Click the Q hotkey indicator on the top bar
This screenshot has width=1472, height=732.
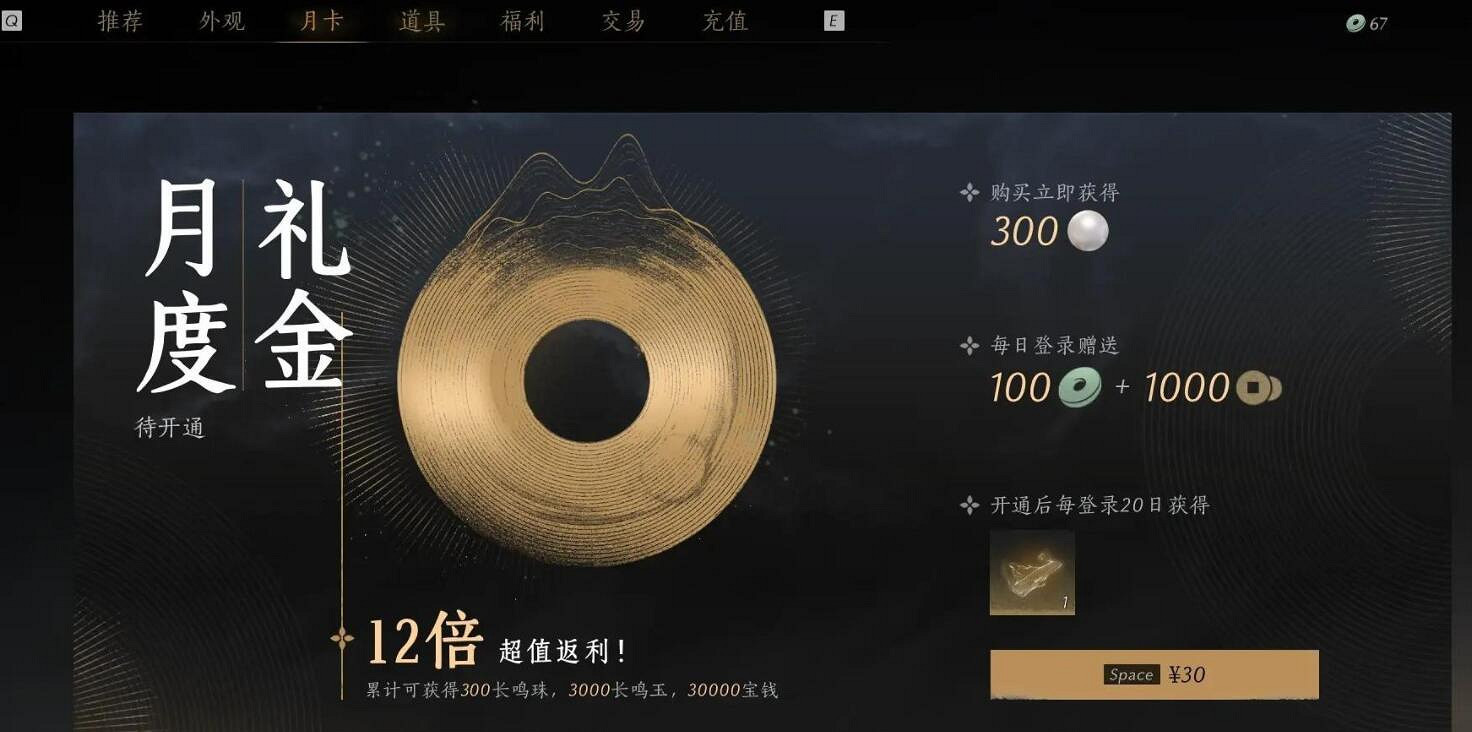13,21
